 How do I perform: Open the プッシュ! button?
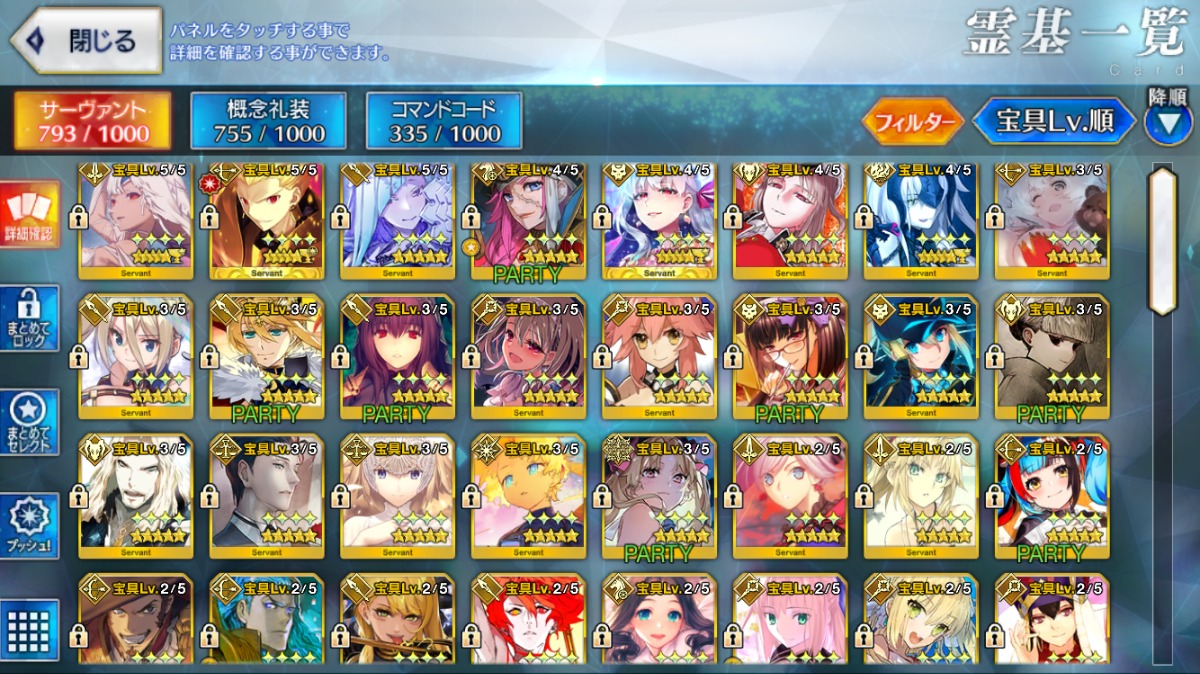tap(29, 527)
